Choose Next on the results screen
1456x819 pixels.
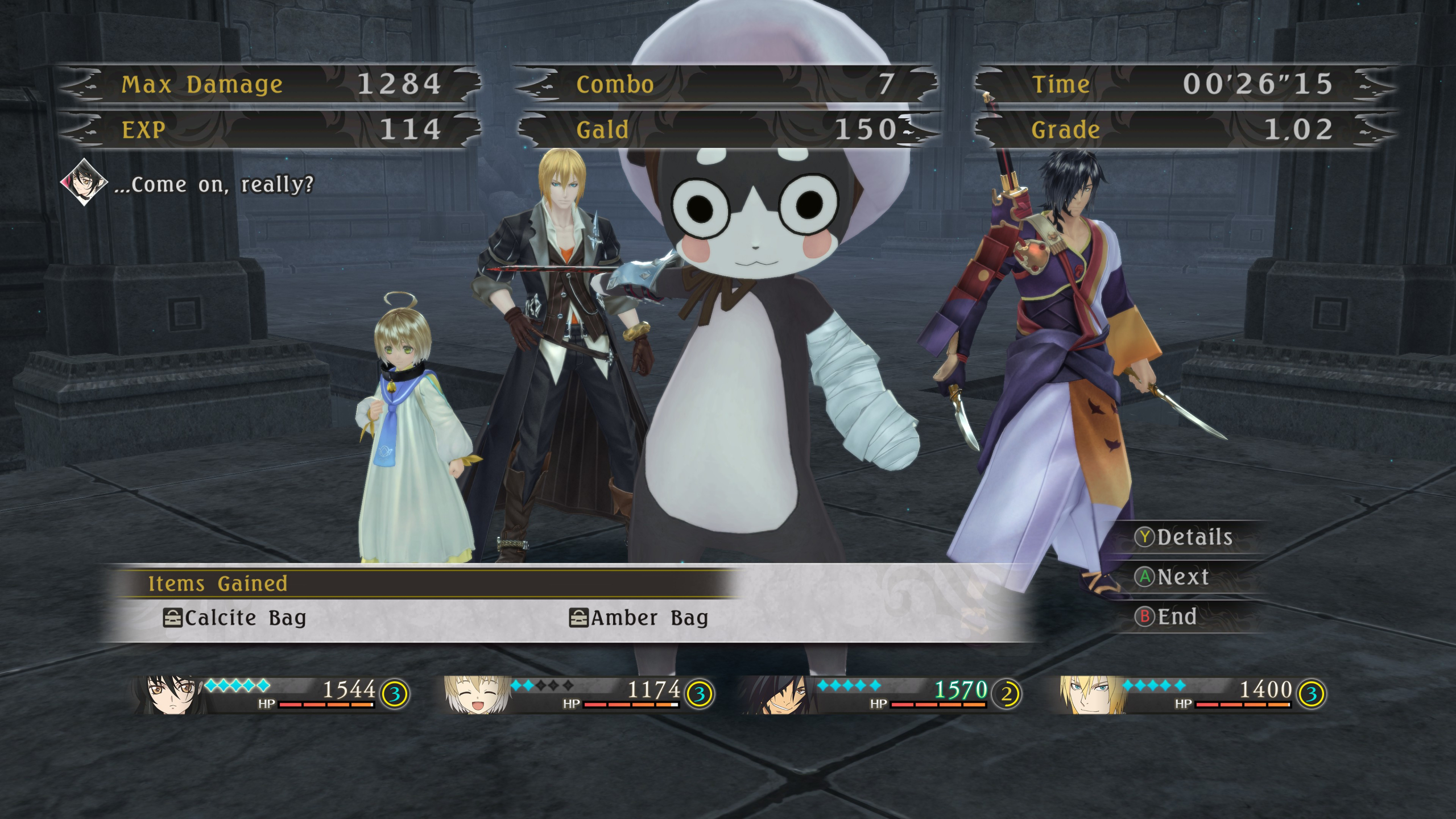[1173, 577]
